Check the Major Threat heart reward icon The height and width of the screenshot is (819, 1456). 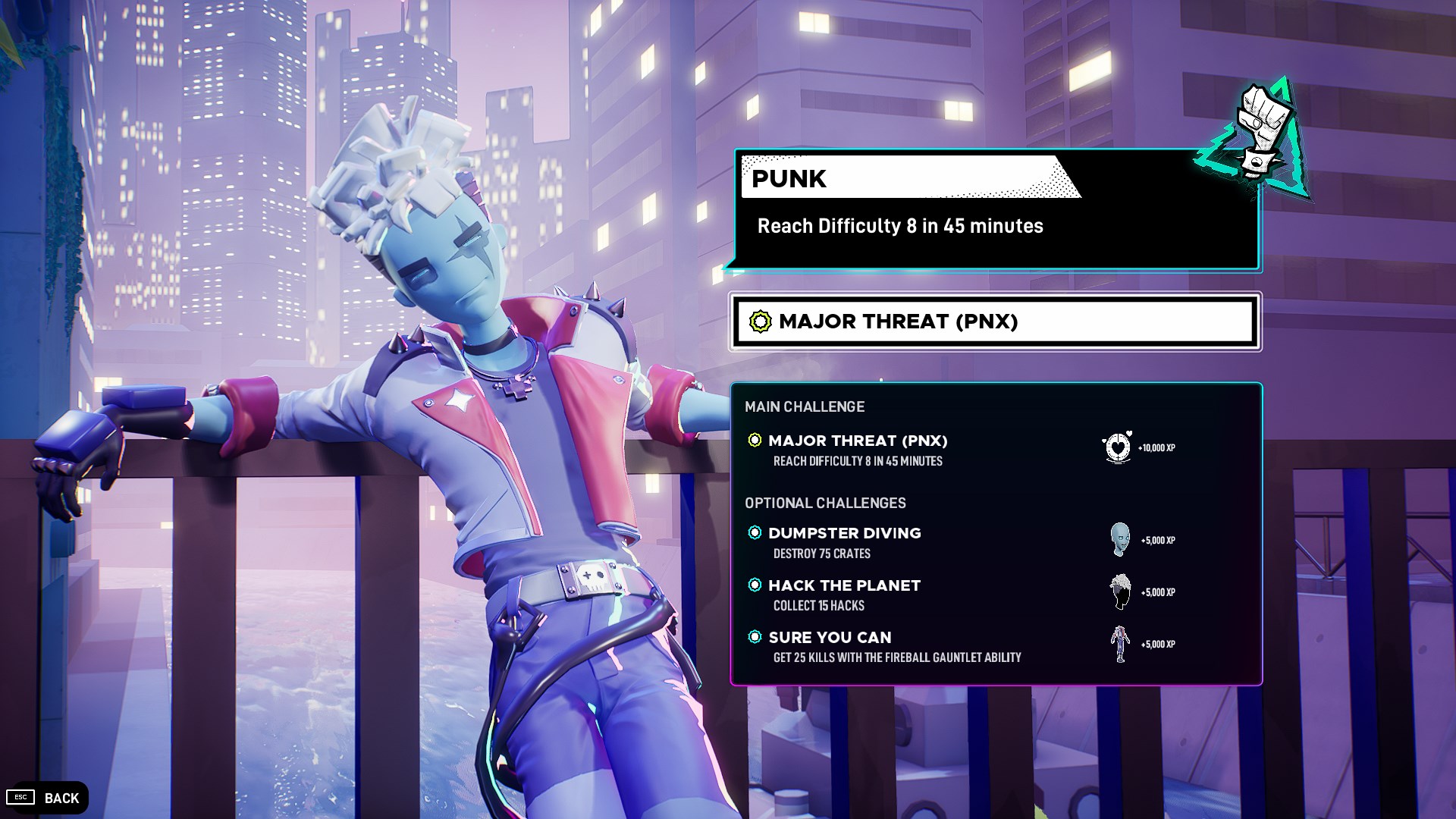[1117, 447]
